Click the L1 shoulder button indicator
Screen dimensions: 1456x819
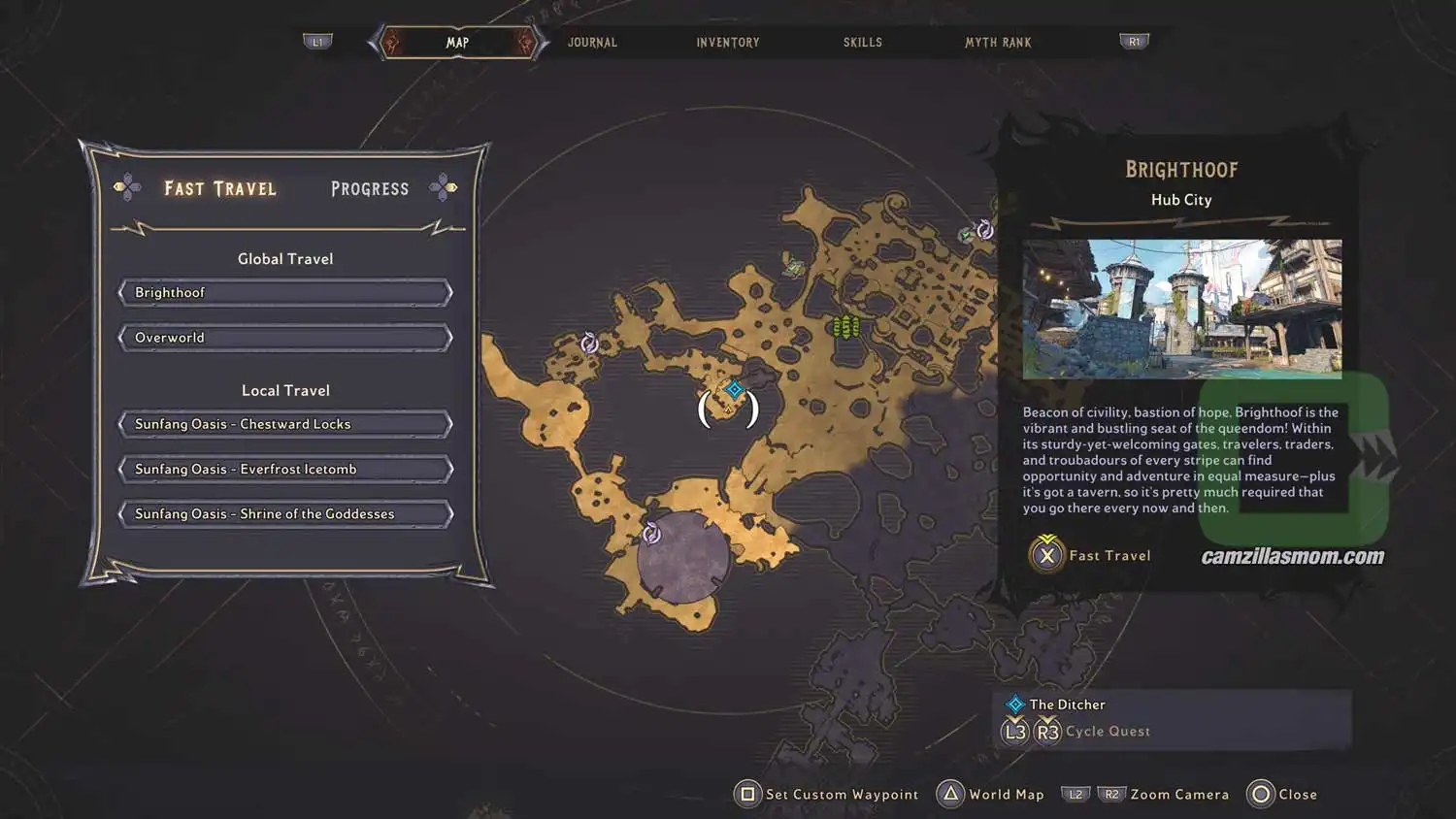click(x=318, y=41)
